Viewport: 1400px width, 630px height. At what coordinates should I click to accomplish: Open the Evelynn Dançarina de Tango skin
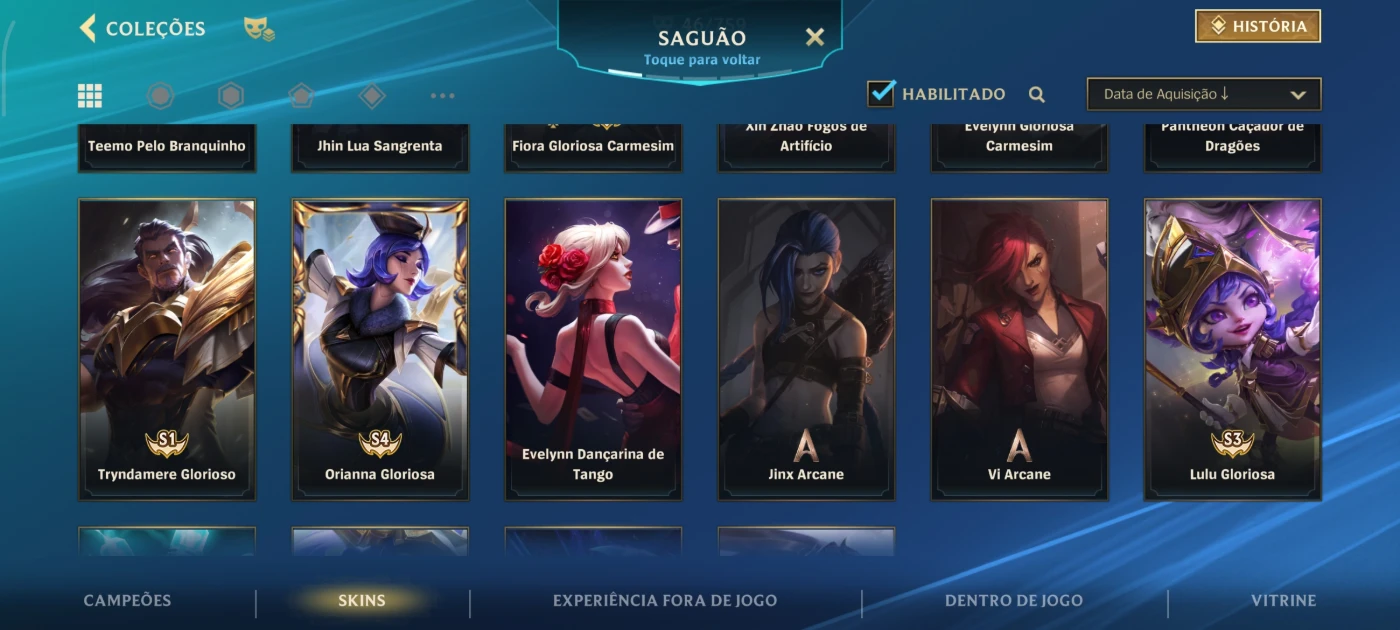[x=593, y=349]
